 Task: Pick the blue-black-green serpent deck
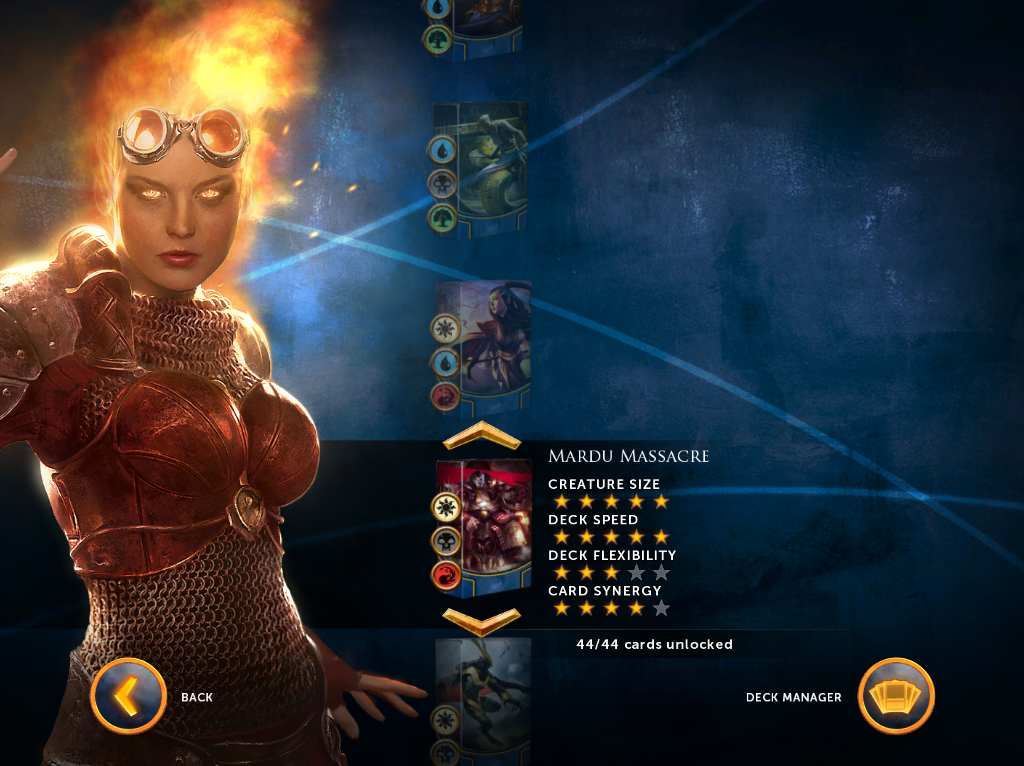click(480, 170)
